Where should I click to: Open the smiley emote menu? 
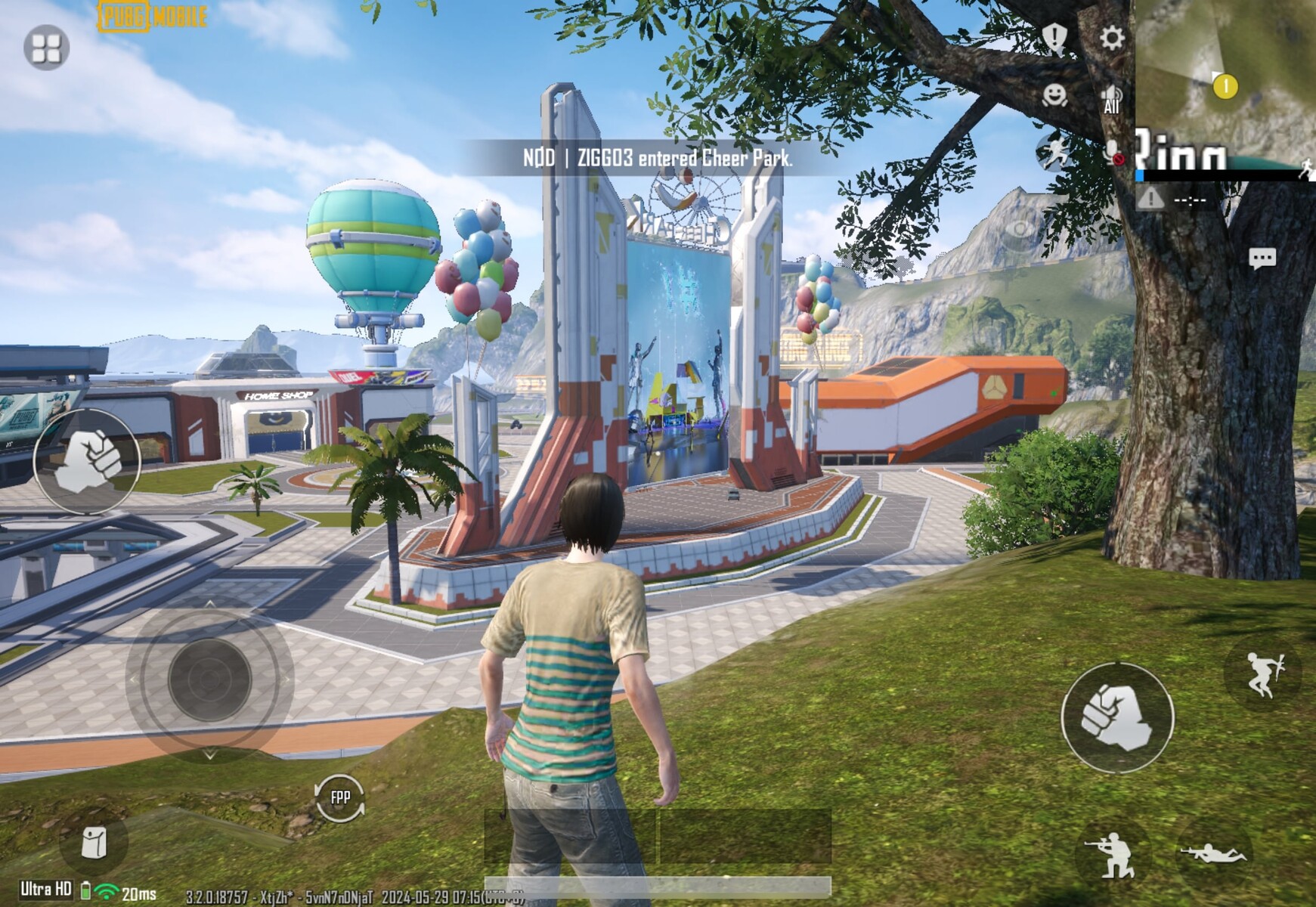click(1054, 95)
